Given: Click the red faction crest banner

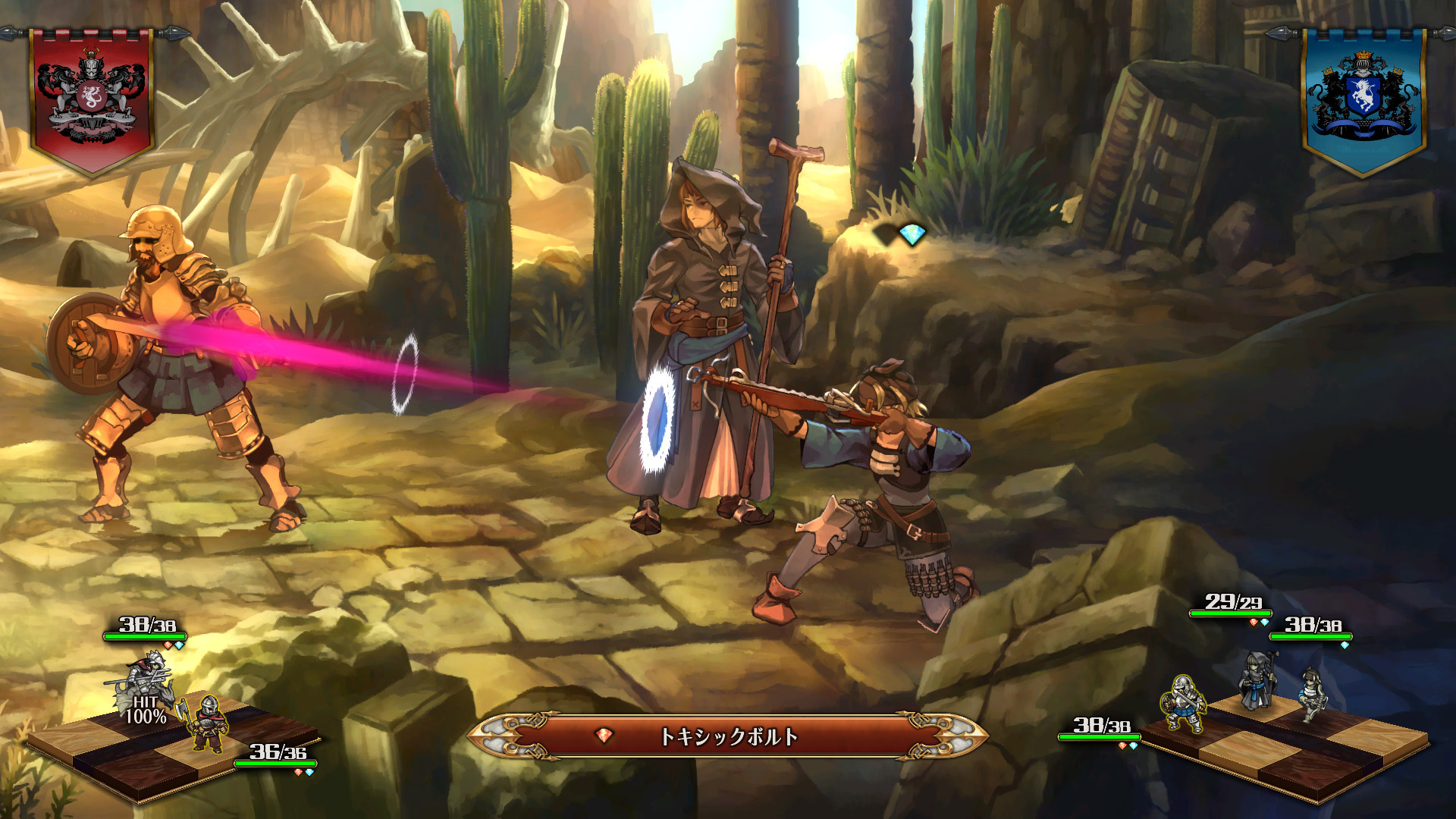Looking at the screenshot, I should pyautogui.click(x=92, y=99).
